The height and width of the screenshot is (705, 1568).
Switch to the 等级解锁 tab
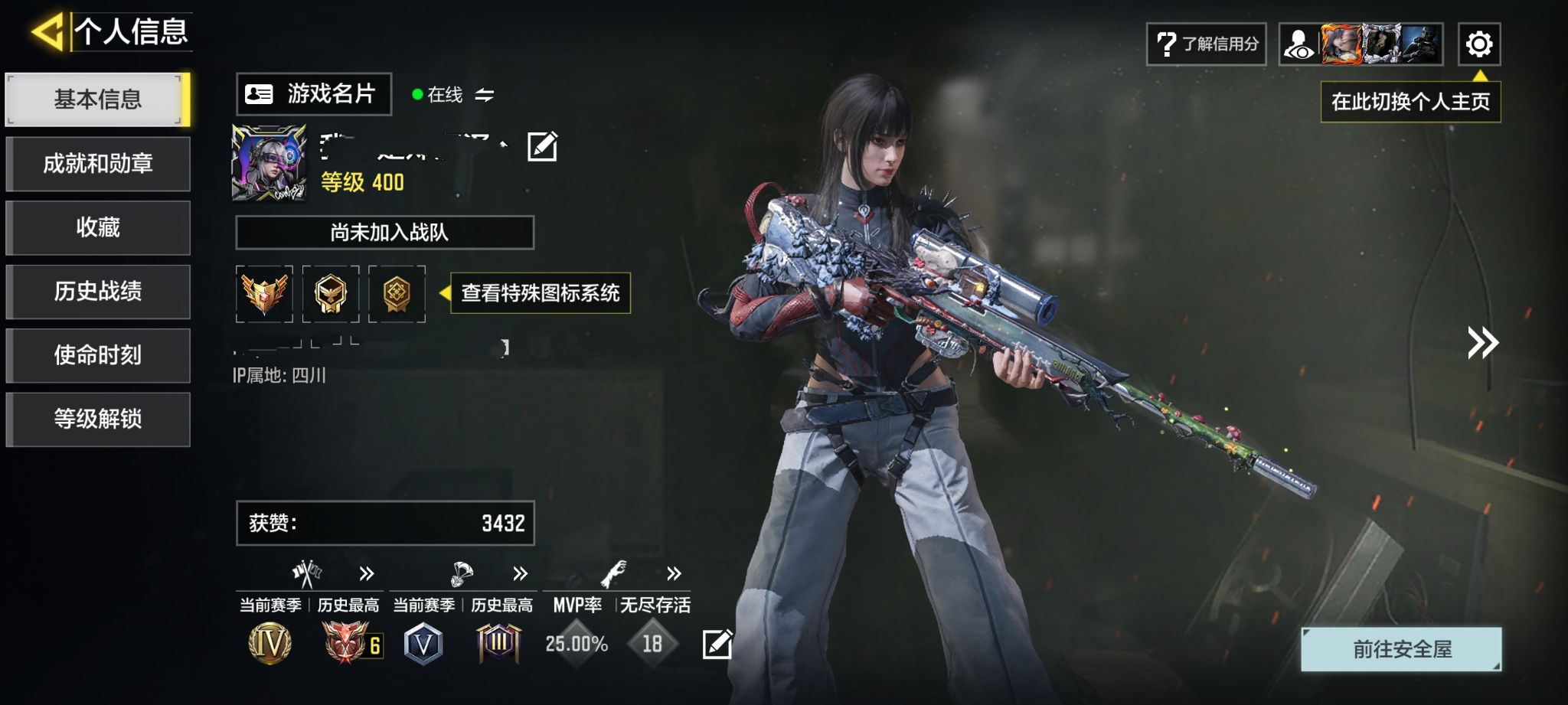[97, 419]
